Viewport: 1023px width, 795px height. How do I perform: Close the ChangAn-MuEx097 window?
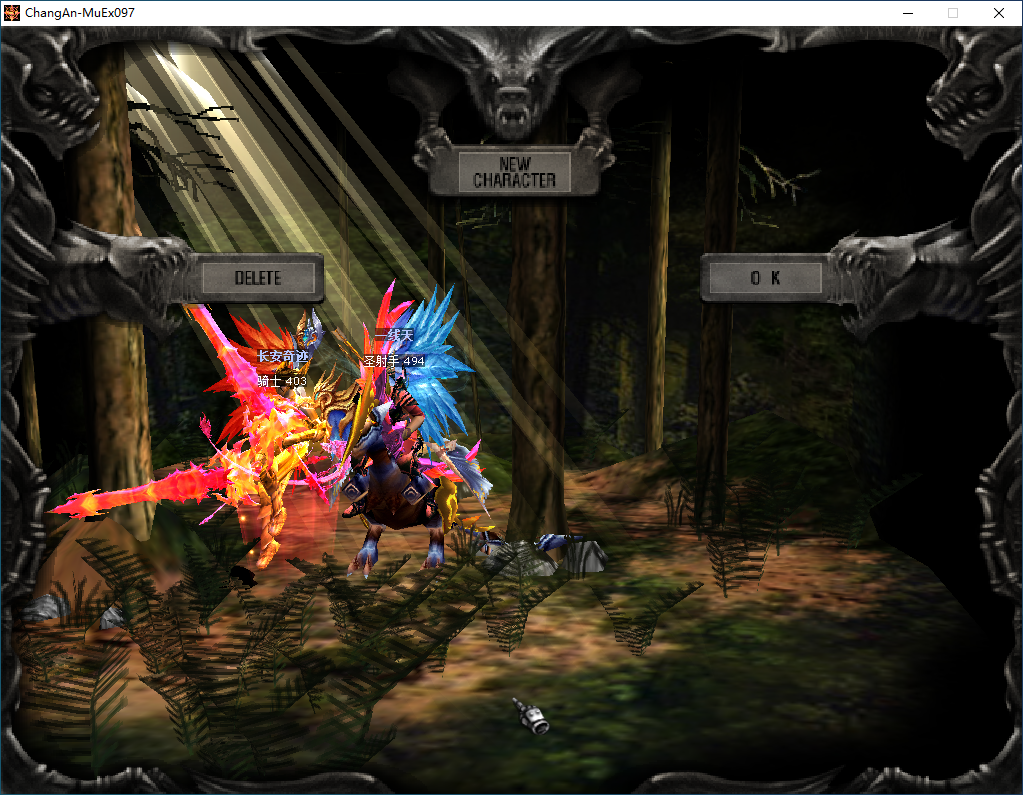coord(998,13)
